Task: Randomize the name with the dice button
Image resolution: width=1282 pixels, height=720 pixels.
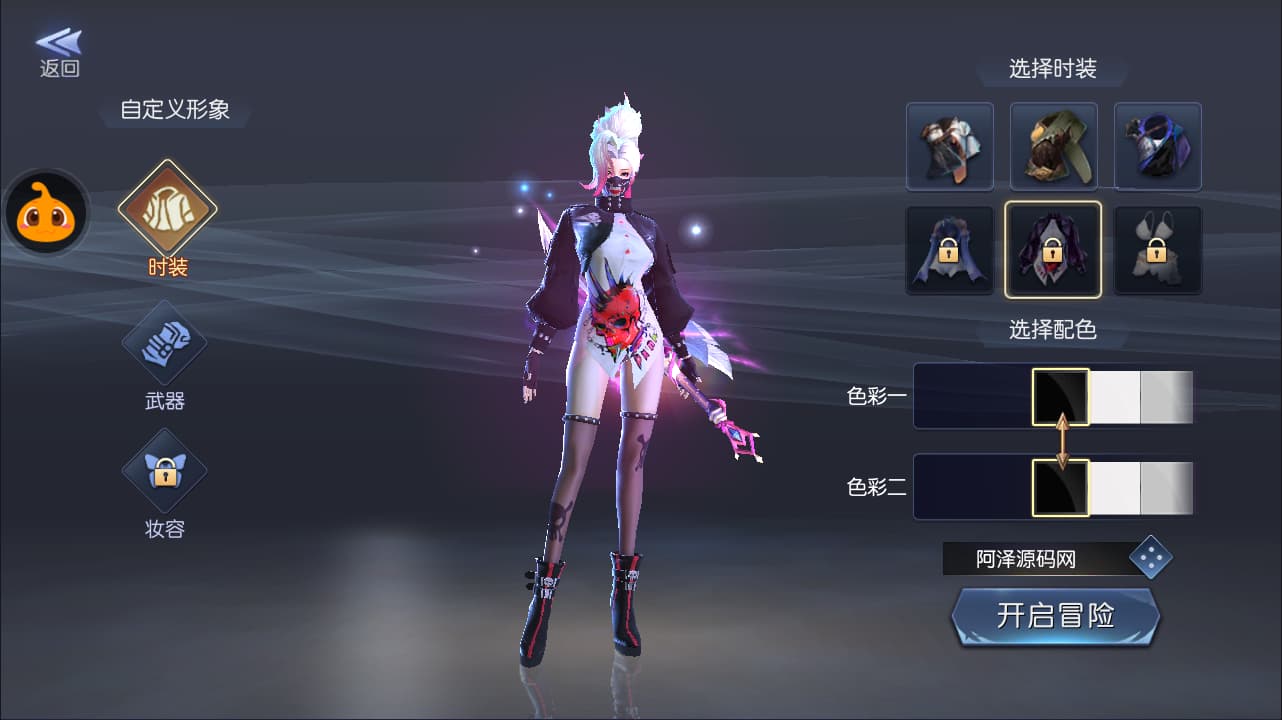Action: pyautogui.click(x=1150, y=558)
